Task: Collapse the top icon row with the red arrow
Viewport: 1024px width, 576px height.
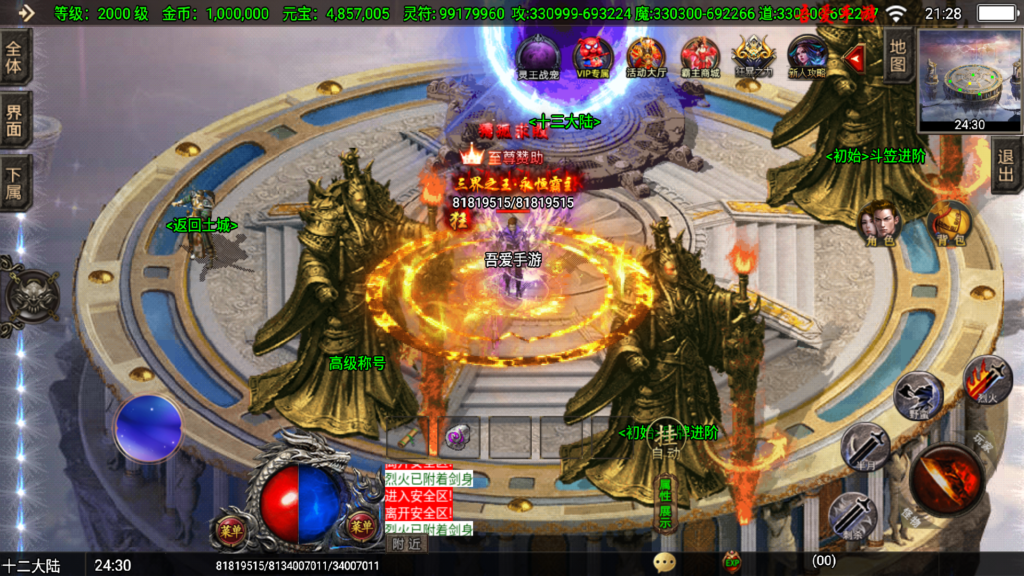Action: tap(855, 59)
